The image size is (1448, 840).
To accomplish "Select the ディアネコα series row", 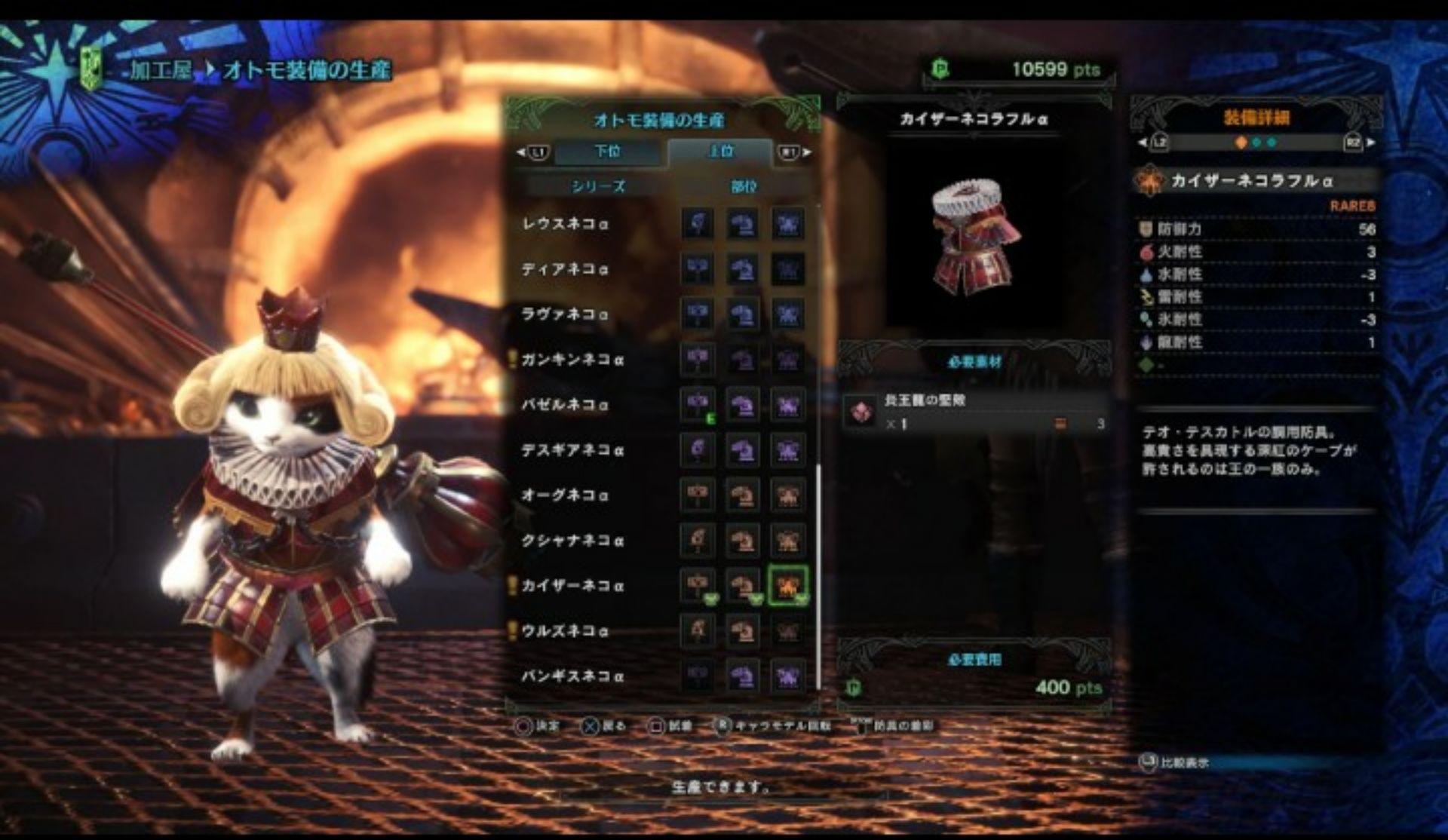I will [566, 269].
